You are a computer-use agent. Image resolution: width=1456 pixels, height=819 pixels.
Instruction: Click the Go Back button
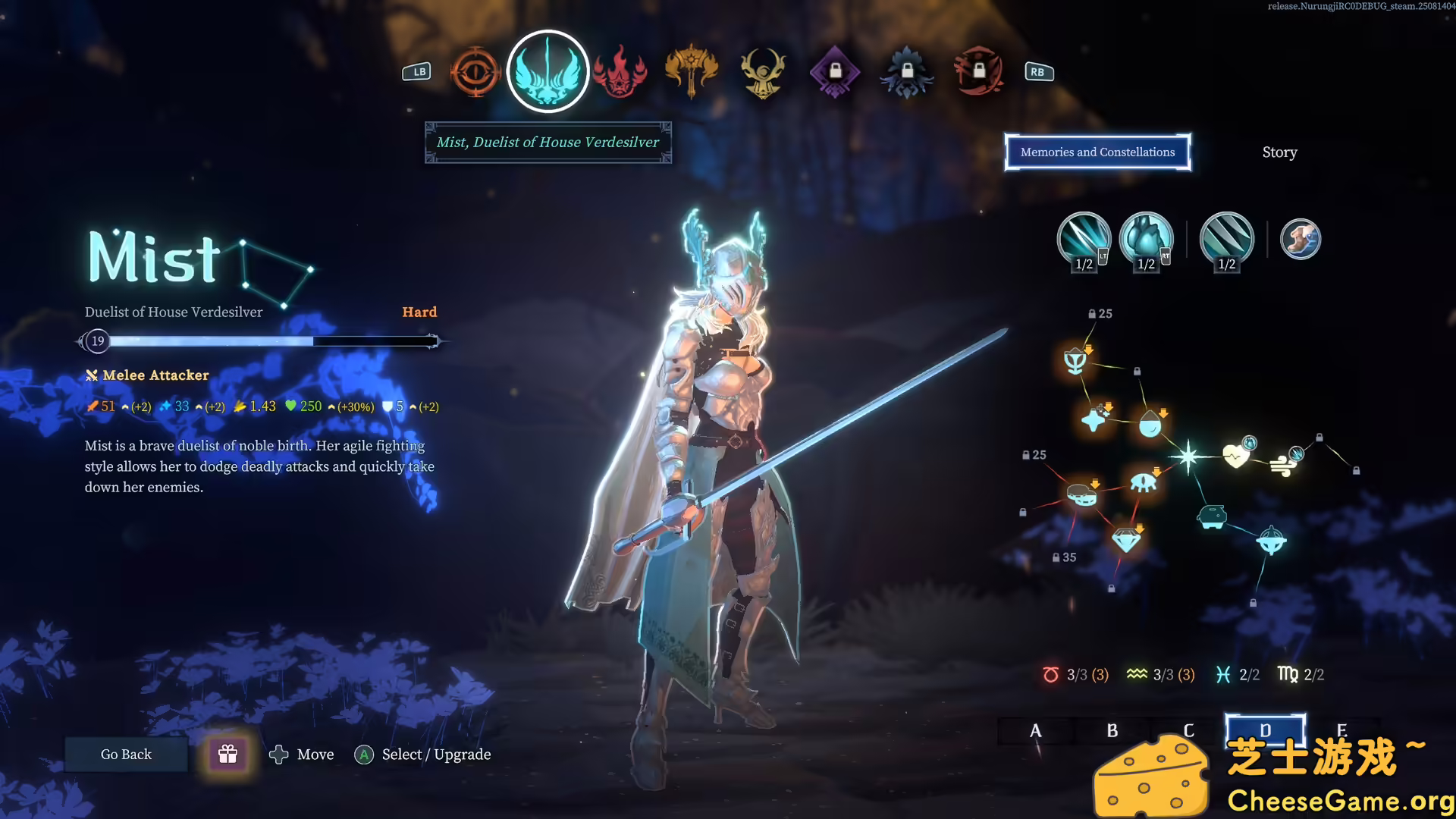coord(126,755)
